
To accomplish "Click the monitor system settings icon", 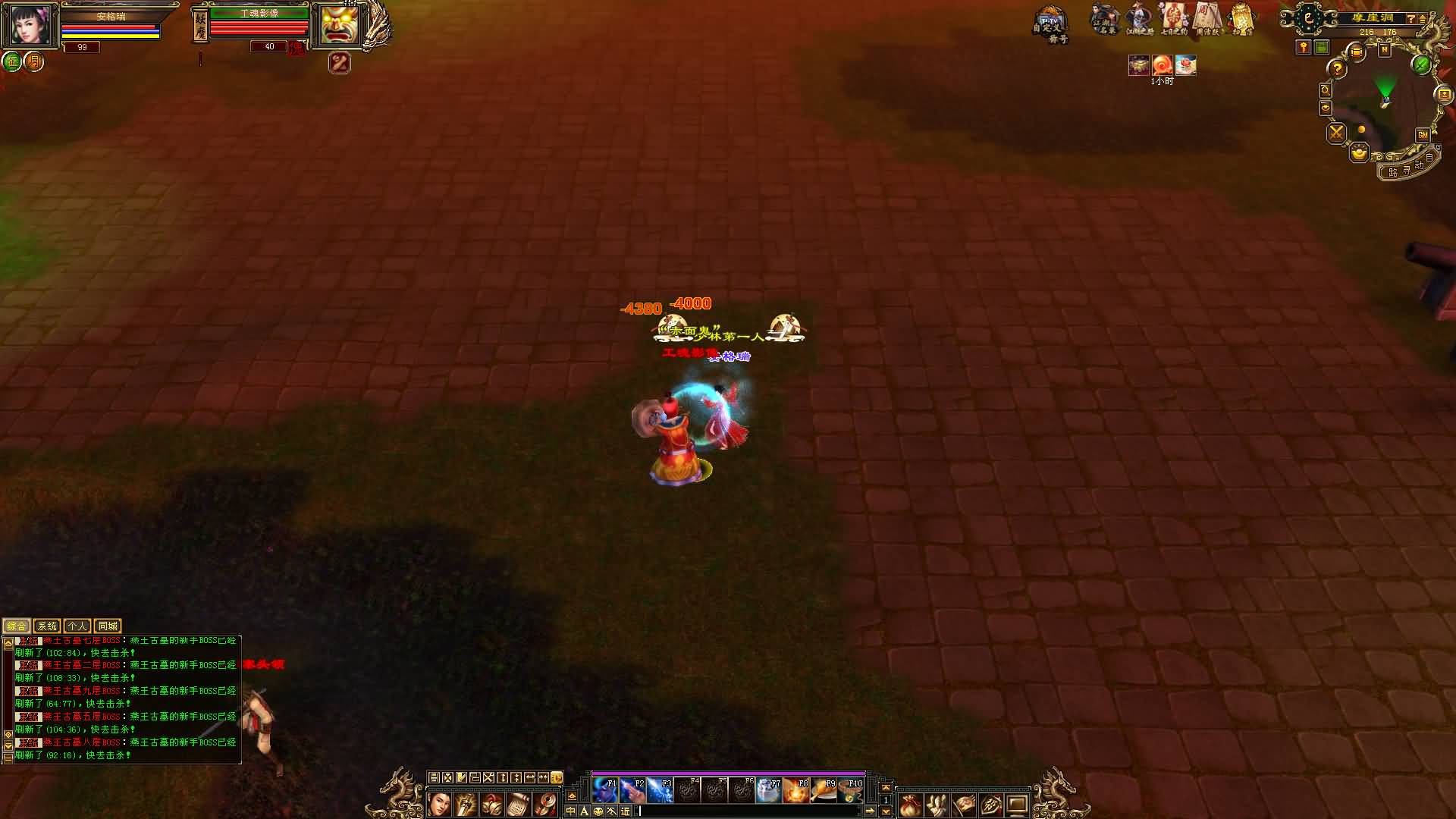I will [1017, 805].
